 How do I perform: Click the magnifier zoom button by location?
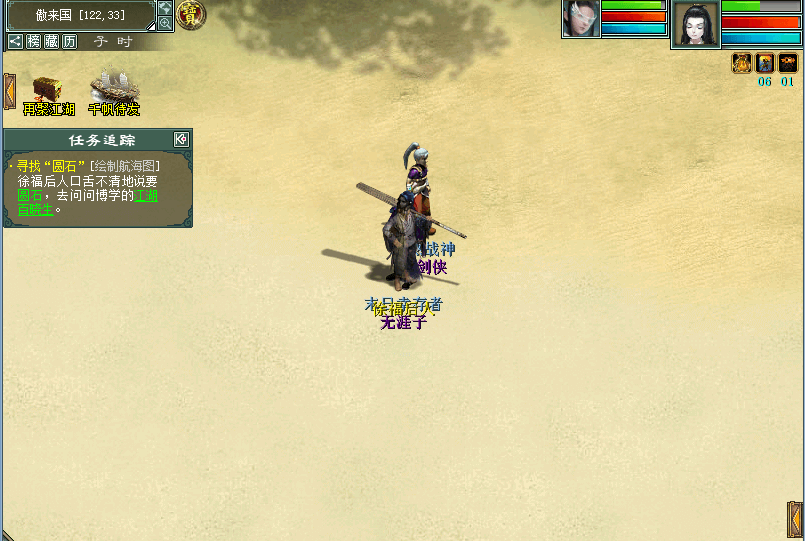165,23
